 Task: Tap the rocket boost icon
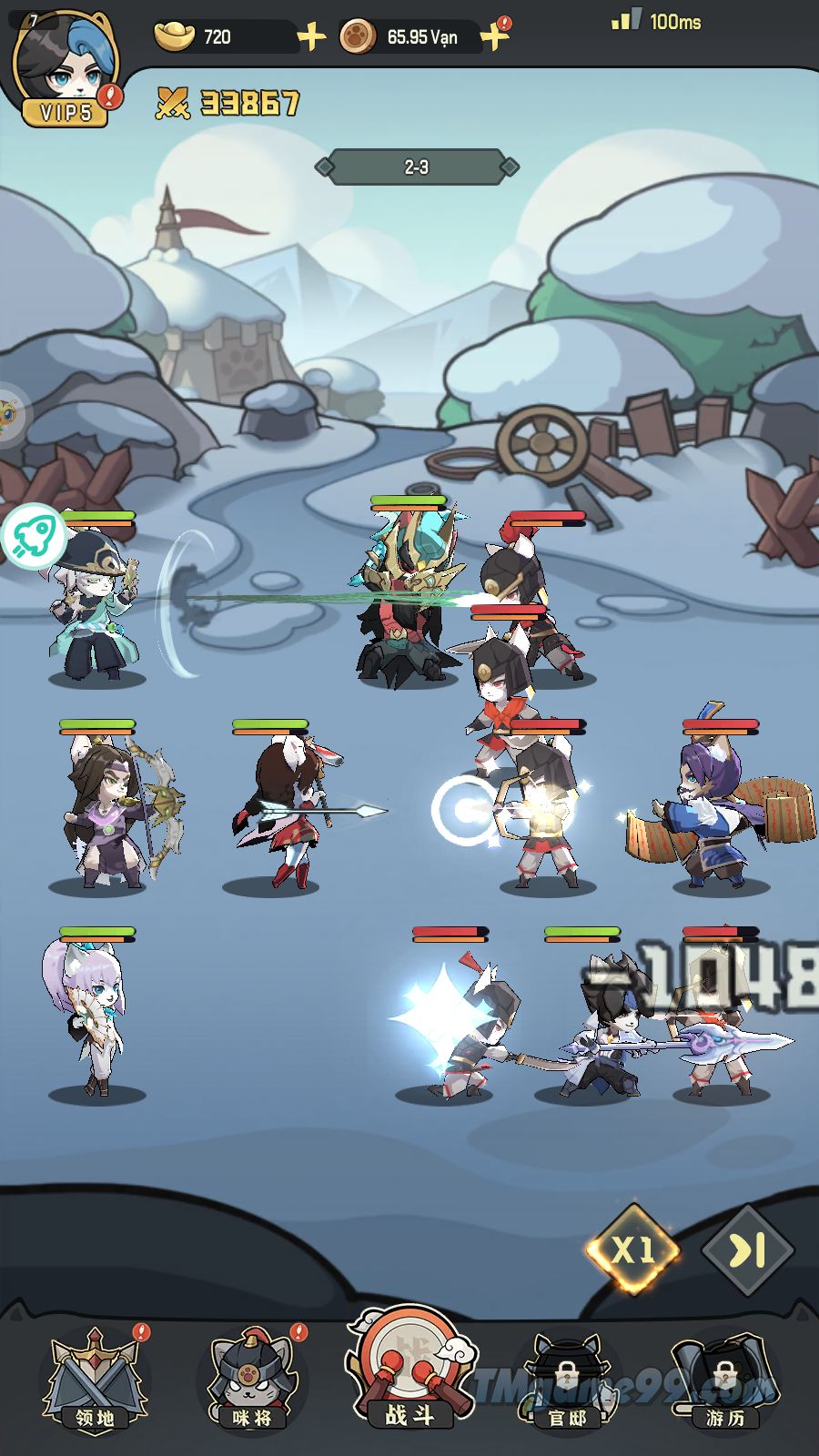tap(34, 536)
